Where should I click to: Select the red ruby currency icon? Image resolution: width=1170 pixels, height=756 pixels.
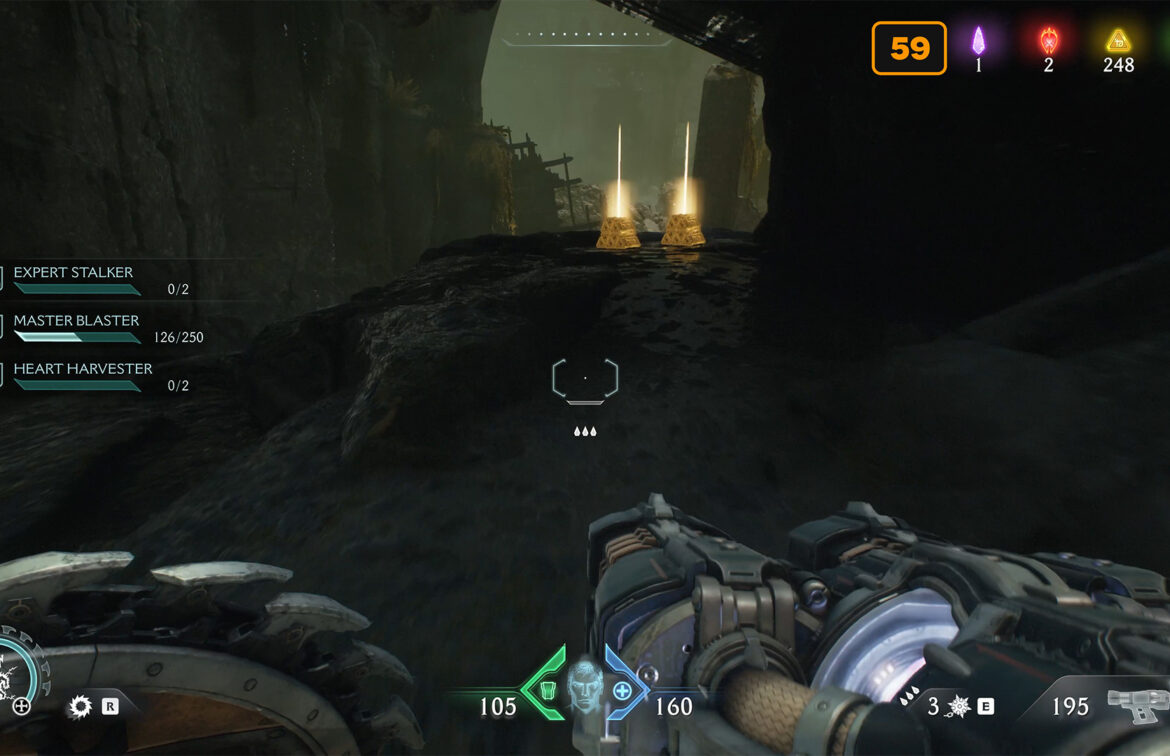[1048, 41]
